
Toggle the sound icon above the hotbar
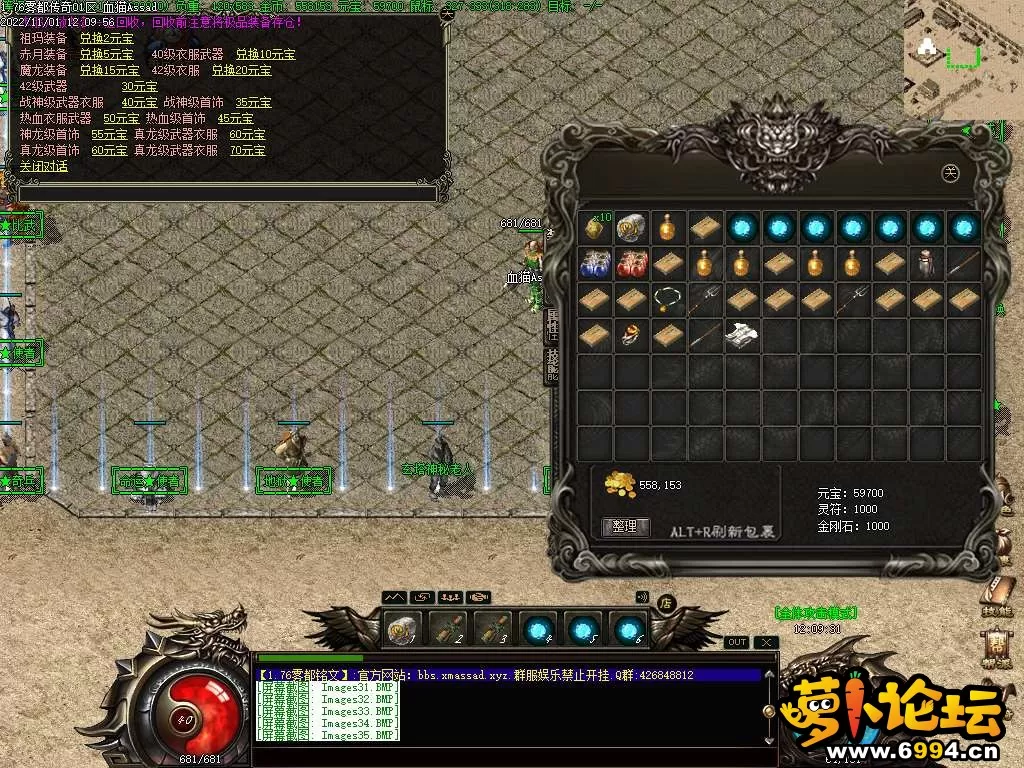642,597
